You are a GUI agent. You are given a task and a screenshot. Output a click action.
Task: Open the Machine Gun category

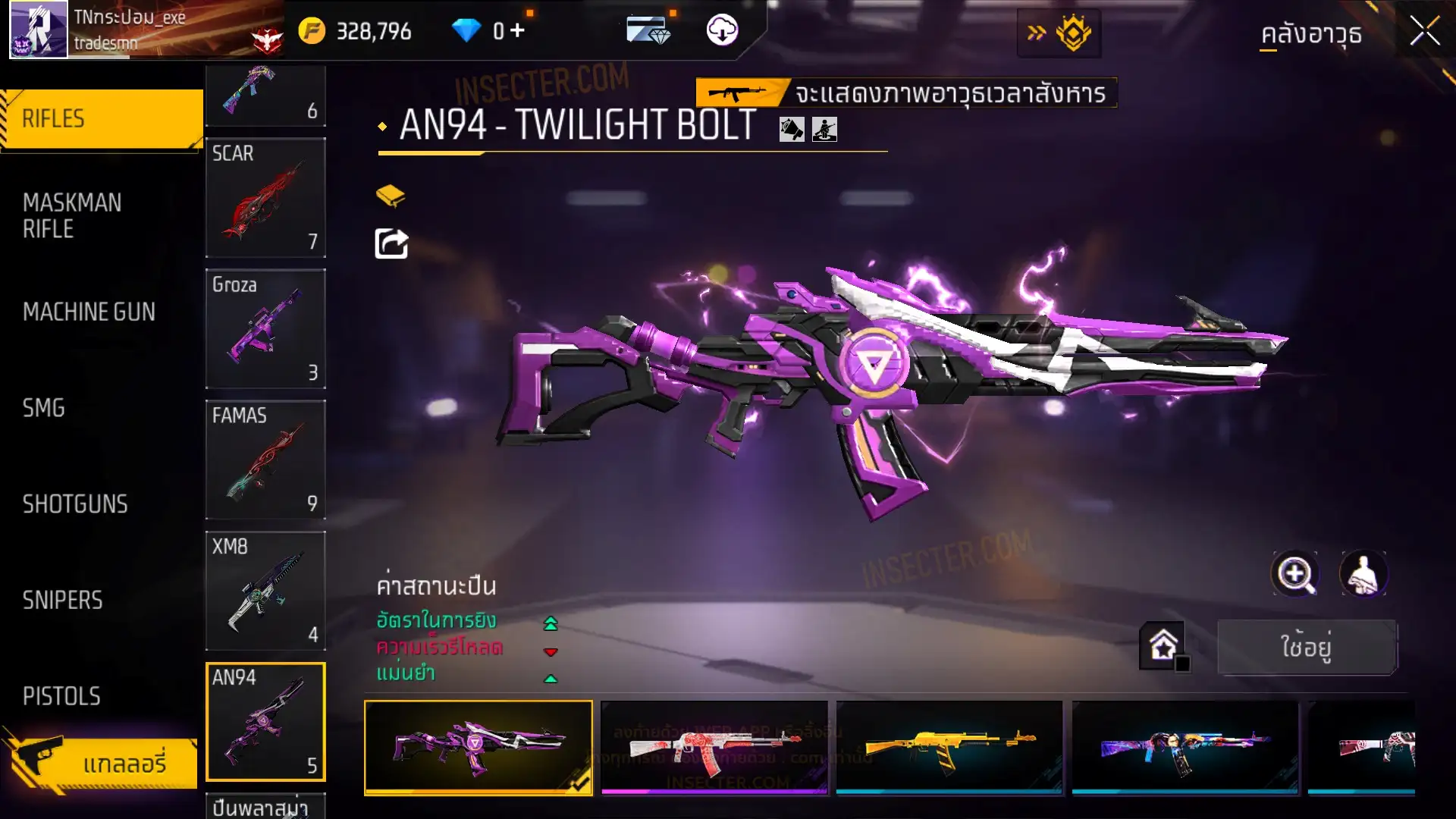click(89, 312)
